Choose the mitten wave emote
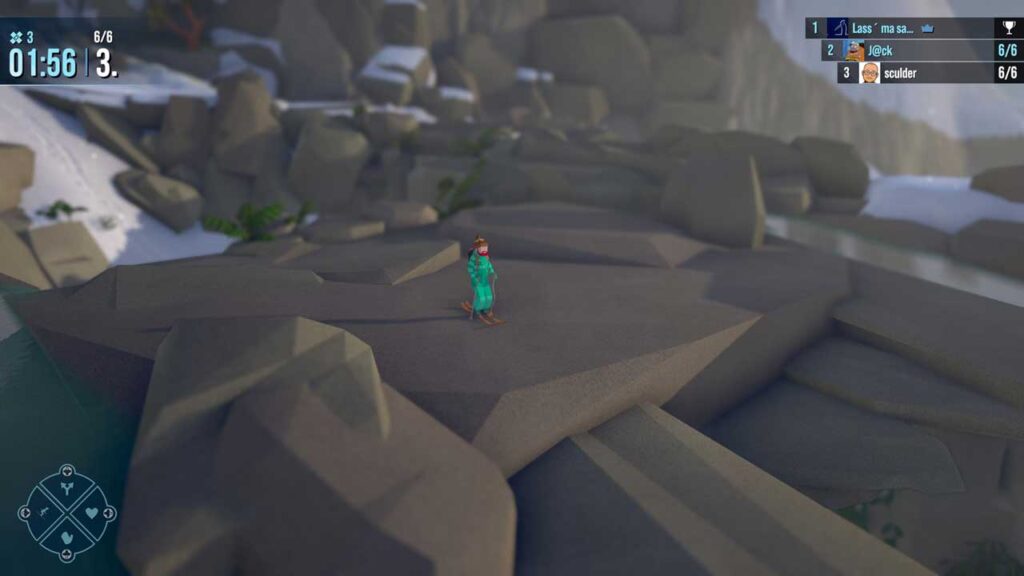1024x576 pixels. tap(67, 537)
